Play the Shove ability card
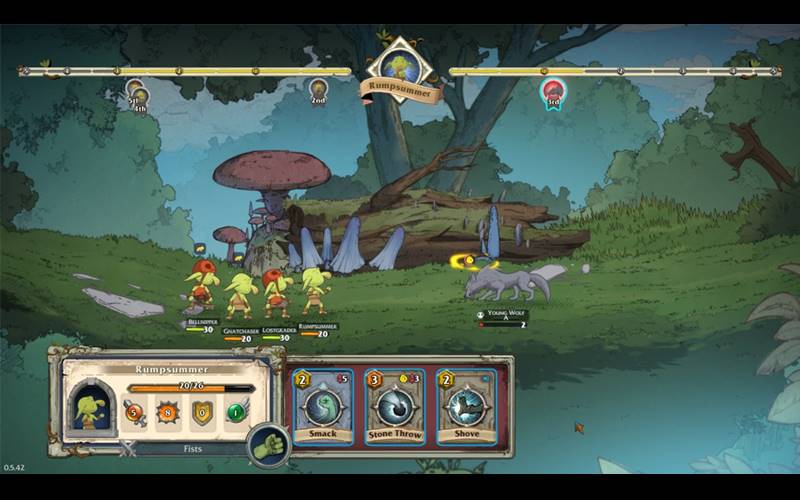This screenshot has width=800, height=500. coord(465,407)
